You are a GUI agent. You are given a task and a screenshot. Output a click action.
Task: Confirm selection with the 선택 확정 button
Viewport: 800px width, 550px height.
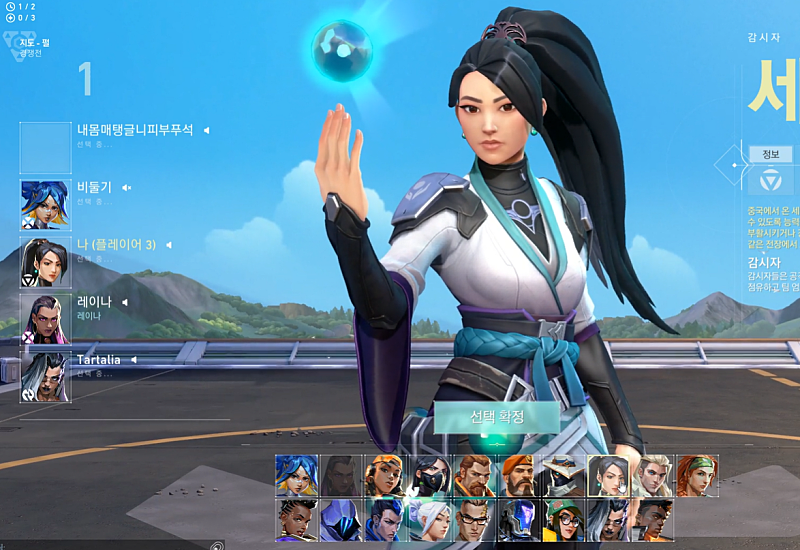497,417
